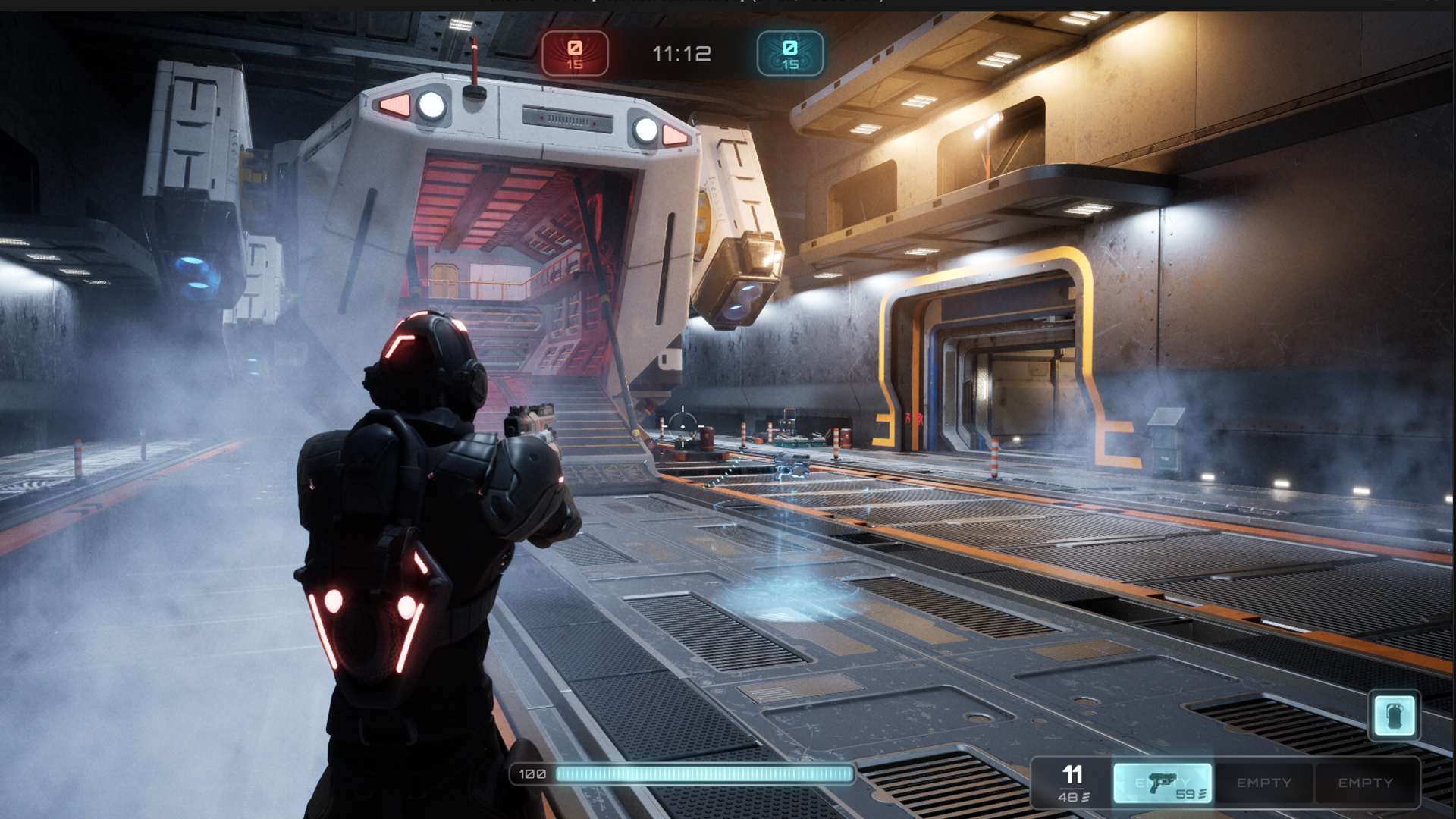
Task: Click the red enemy marker near the blue doorway
Action: [913, 418]
